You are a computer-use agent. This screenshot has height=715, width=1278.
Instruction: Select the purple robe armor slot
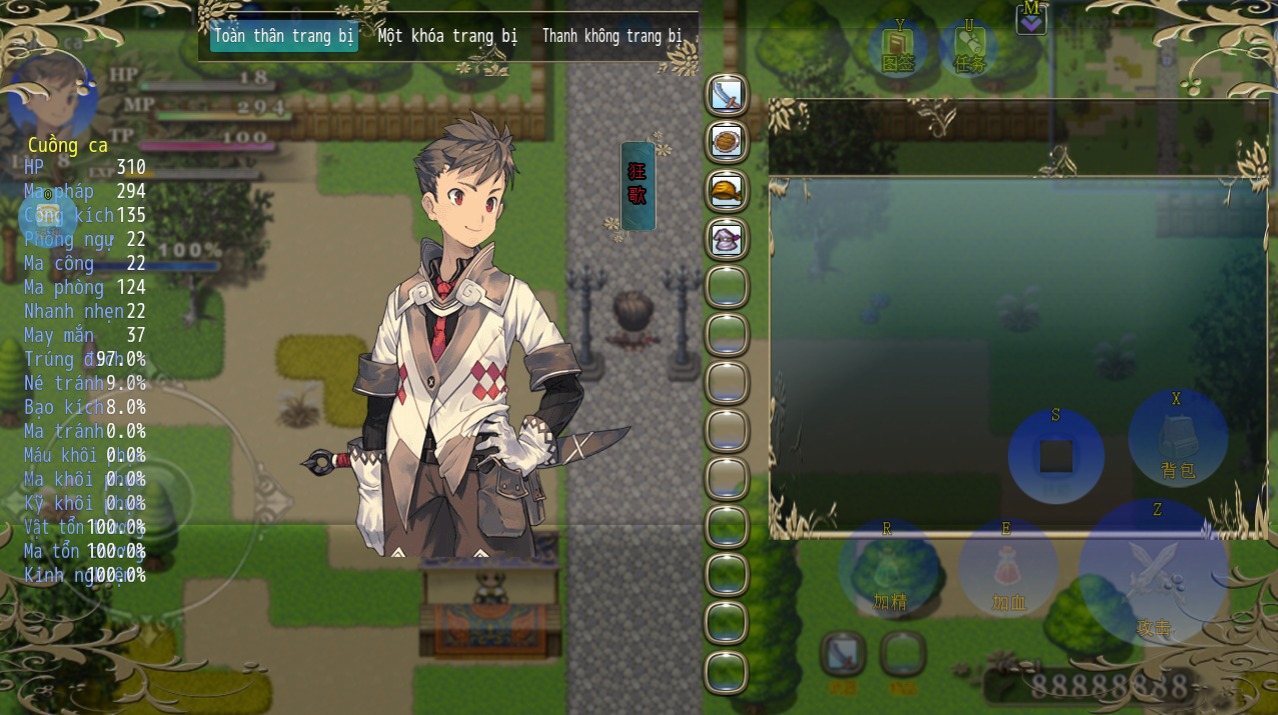pos(727,239)
